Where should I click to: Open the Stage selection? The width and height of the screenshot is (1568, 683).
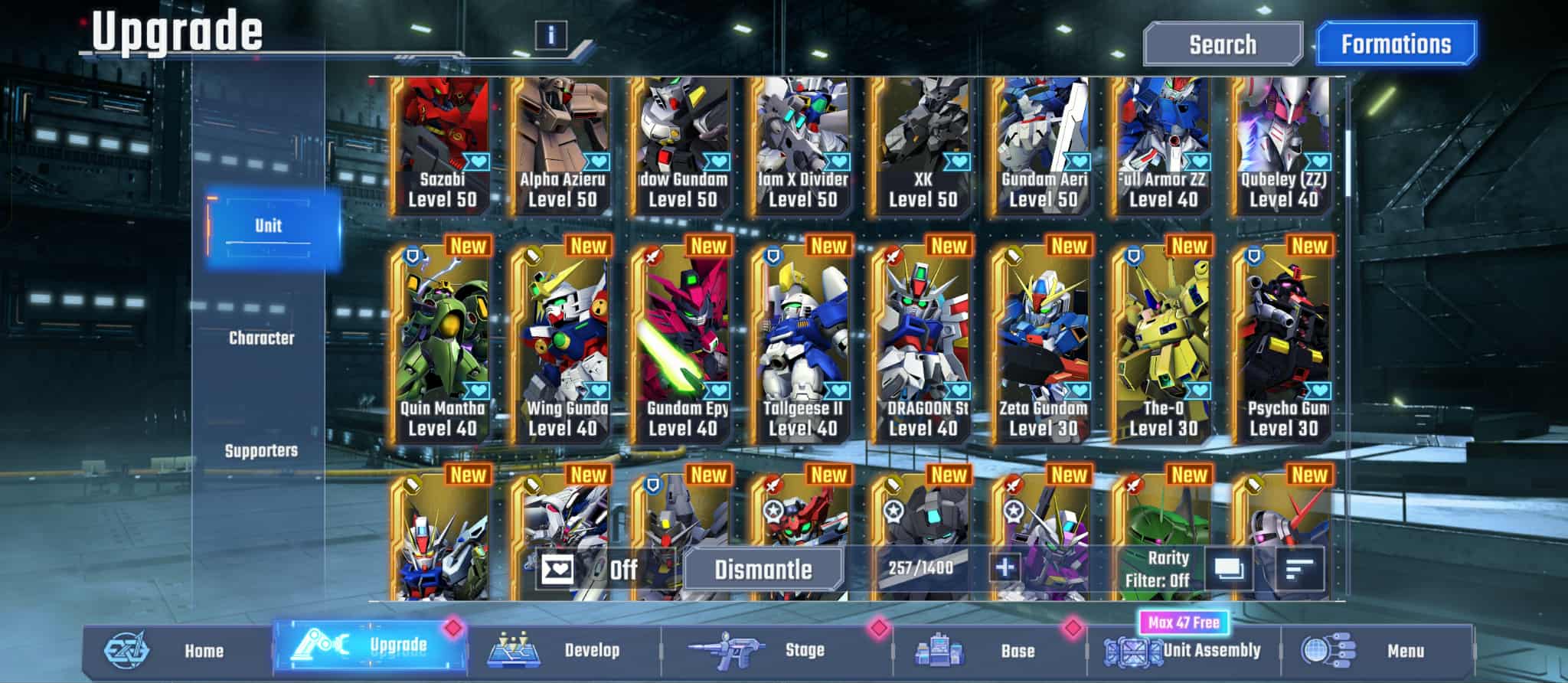[777, 651]
